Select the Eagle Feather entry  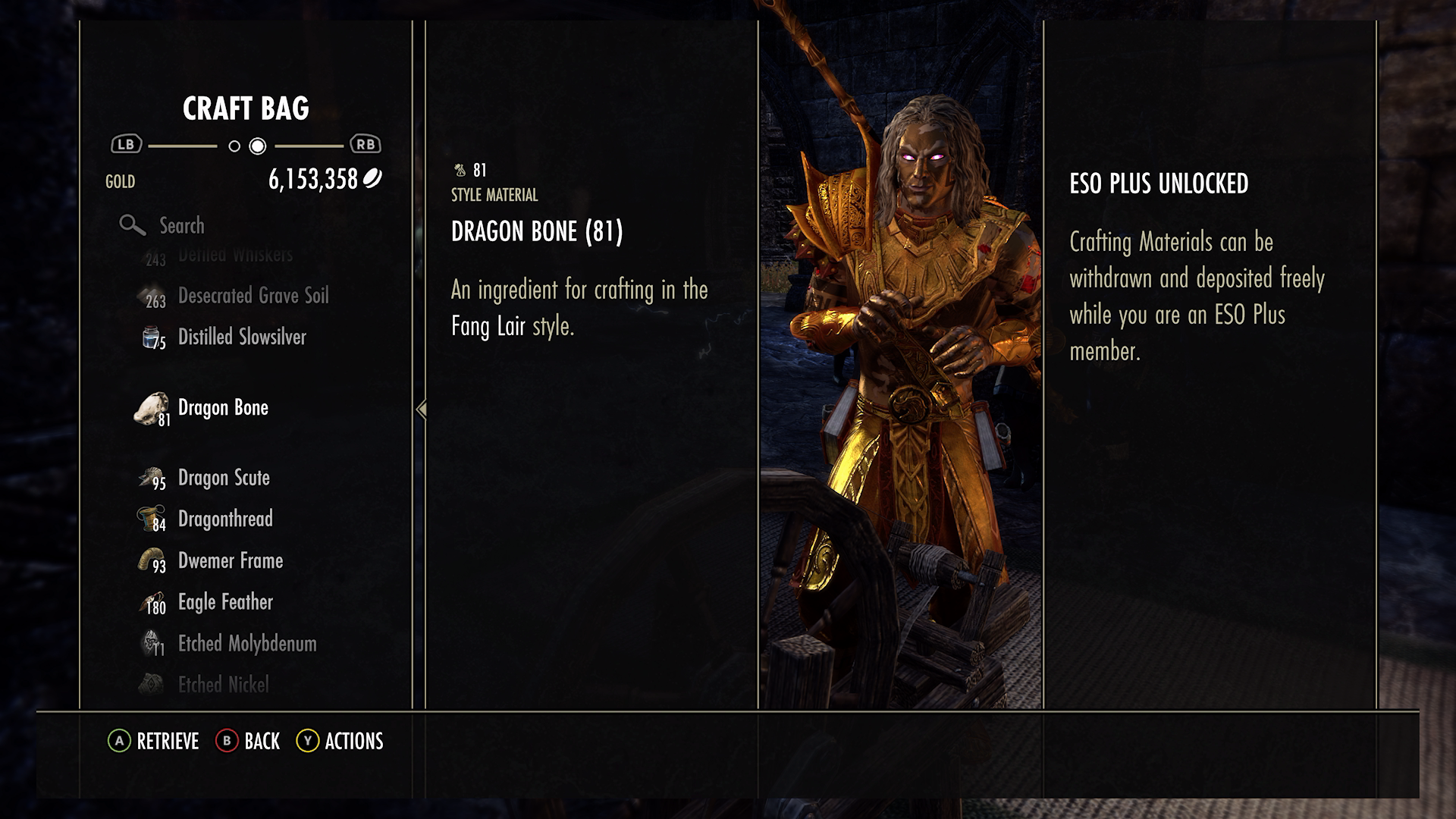coord(225,602)
